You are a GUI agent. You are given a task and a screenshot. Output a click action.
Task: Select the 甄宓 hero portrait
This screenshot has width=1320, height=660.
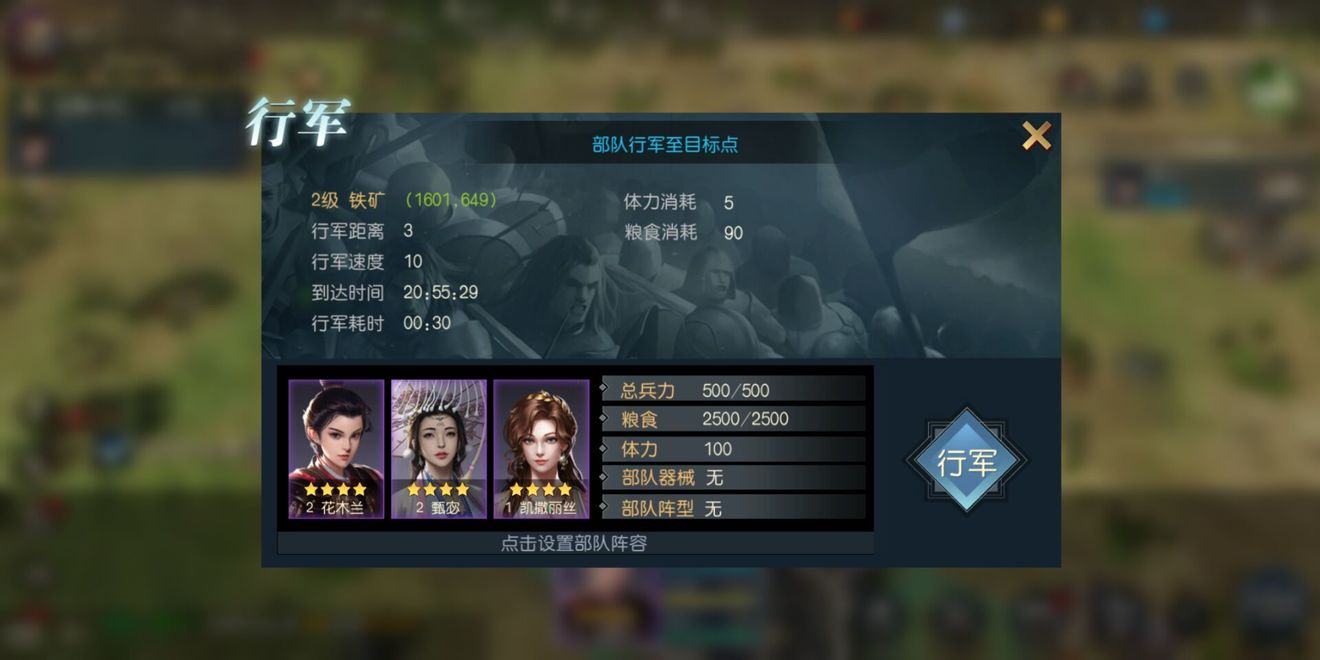439,448
